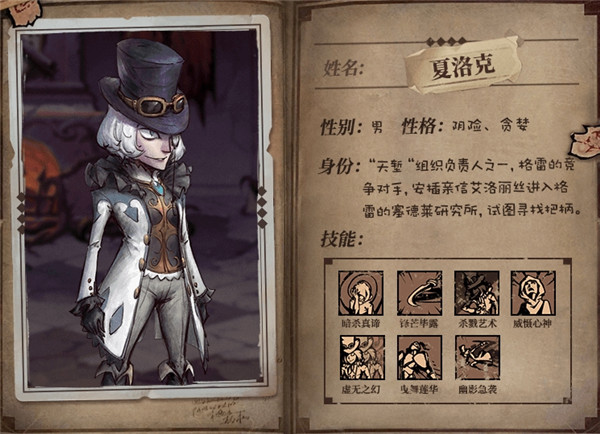Open the 杀戮艺术 skill icon
This screenshot has height=434, width=600.
(476, 292)
